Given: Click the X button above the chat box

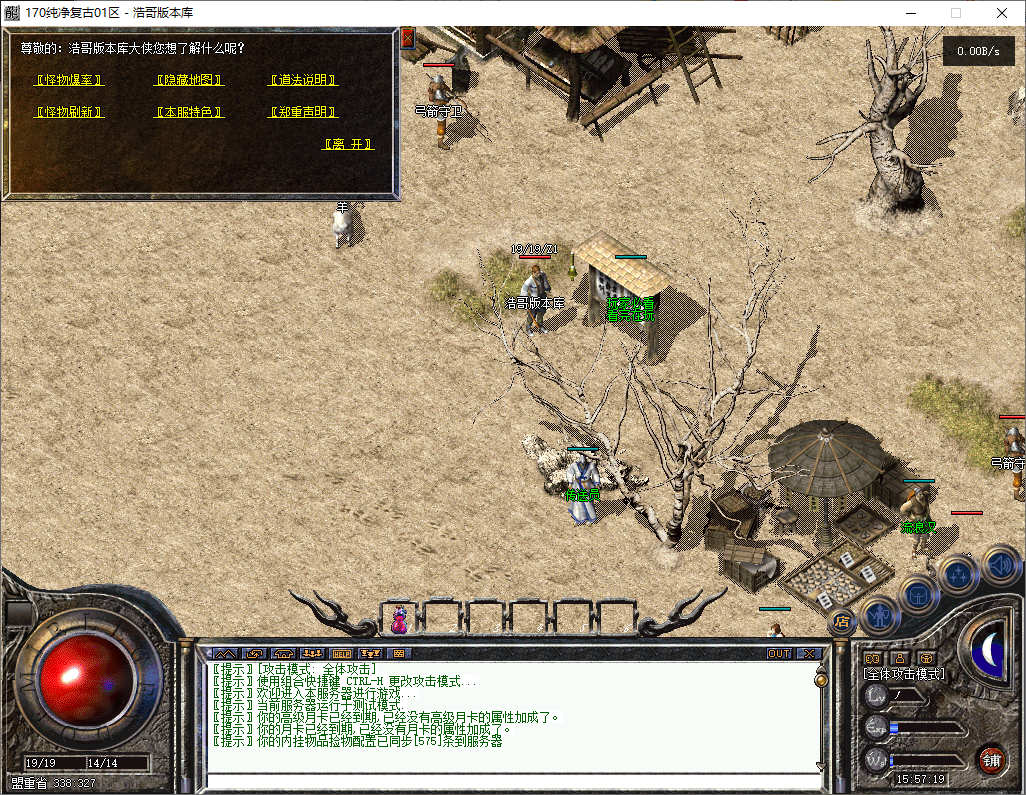Looking at the screenshot, I should pyautogui.click(x=809, y=654).
